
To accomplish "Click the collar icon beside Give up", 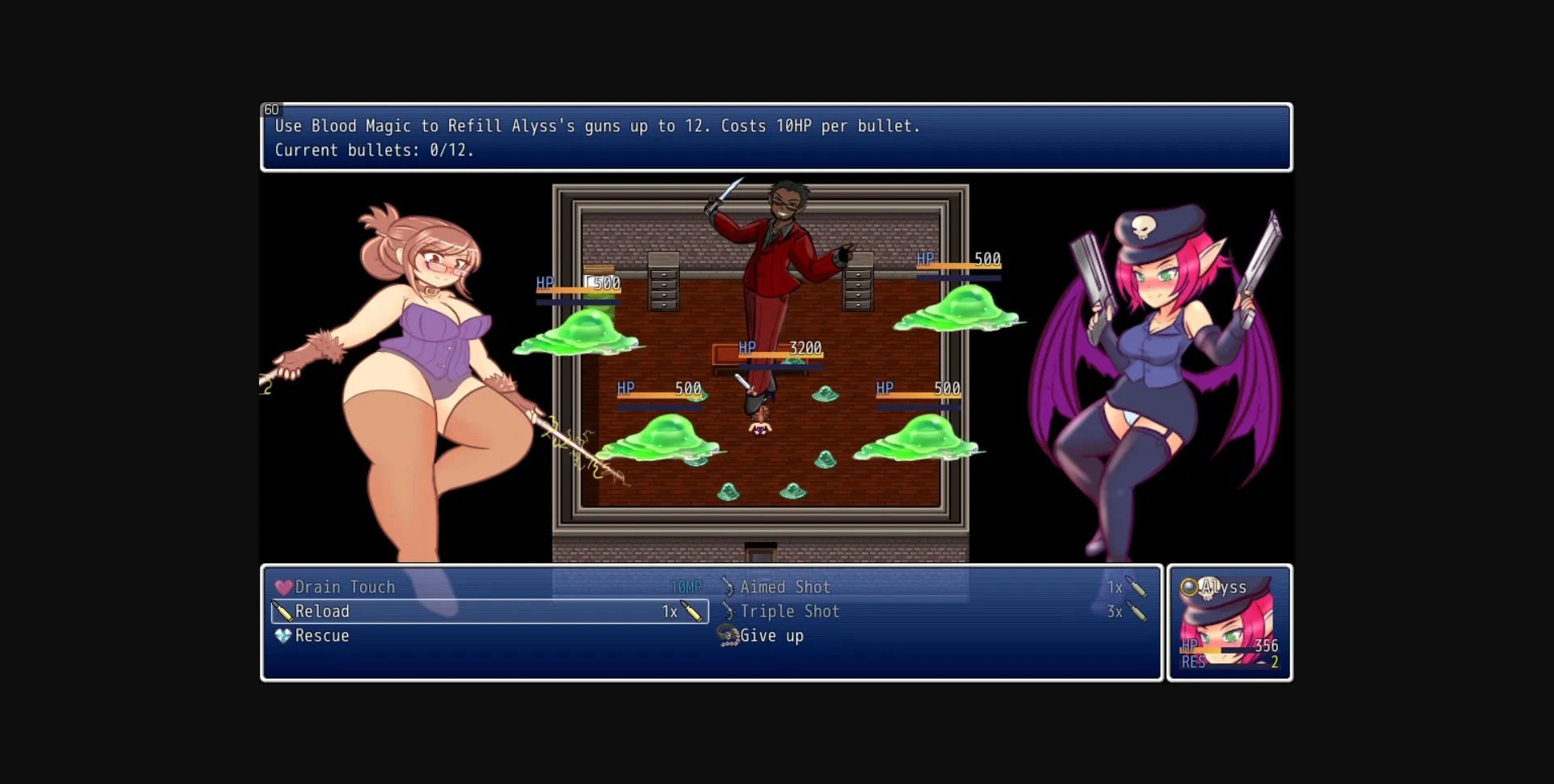I will click(727, 636).
